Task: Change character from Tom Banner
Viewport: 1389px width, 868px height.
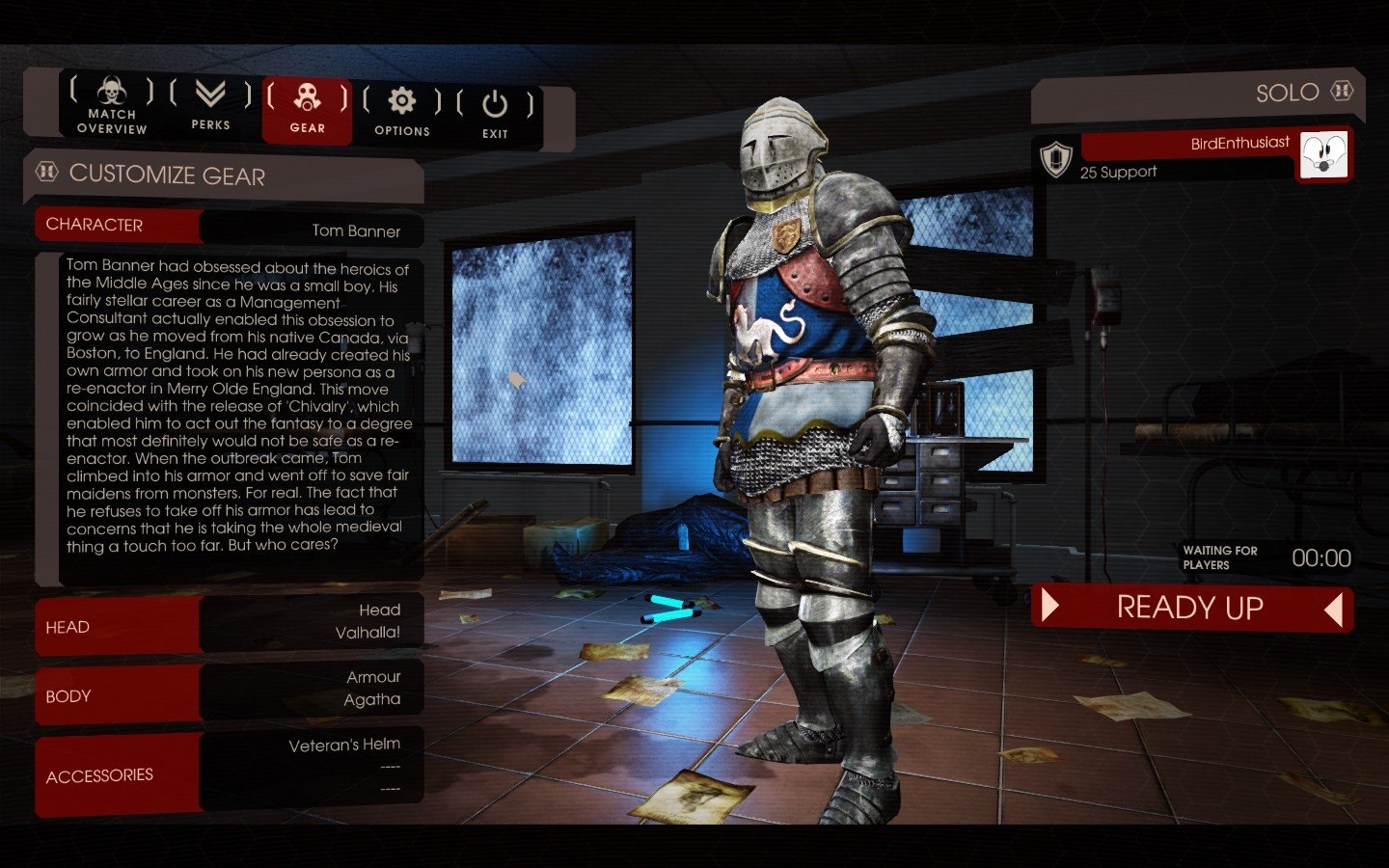Action: [x=311, y=230]
